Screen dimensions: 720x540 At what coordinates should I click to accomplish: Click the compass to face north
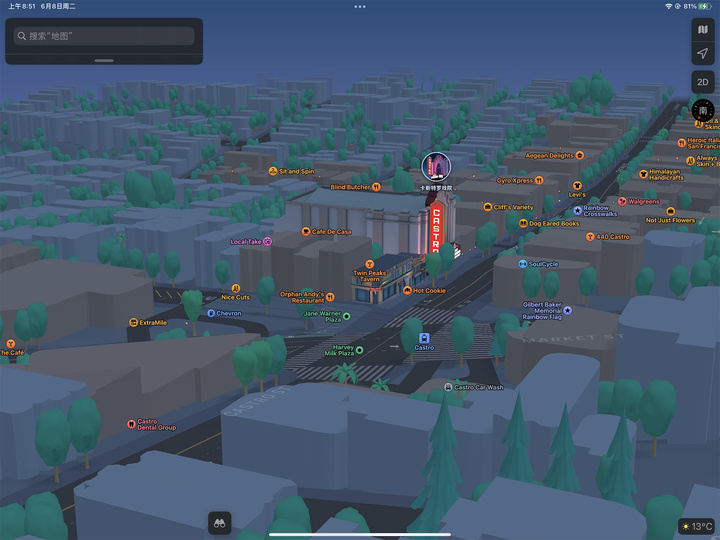pyautogui.click(x=703, y=109)
